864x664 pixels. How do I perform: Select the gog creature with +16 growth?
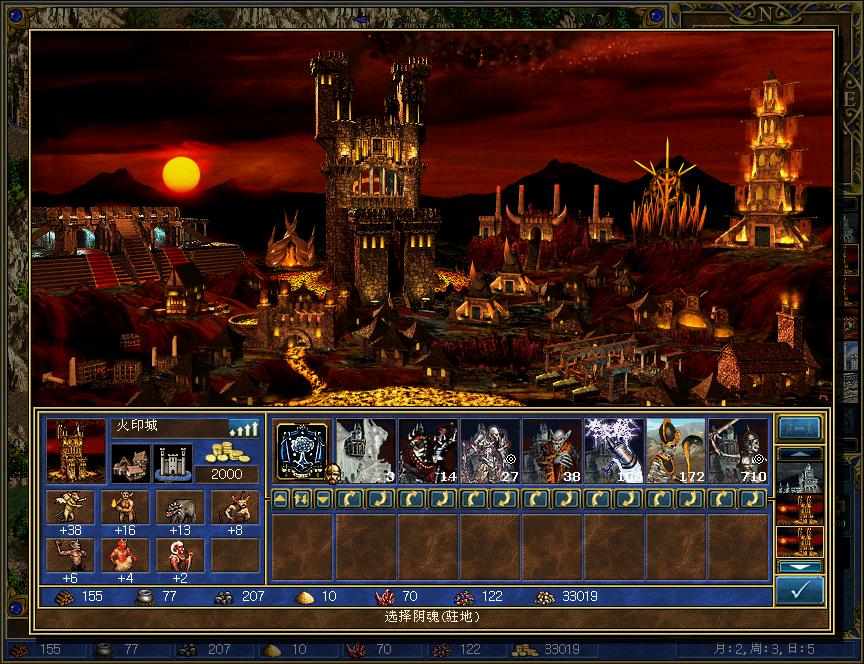pos(125,508)
